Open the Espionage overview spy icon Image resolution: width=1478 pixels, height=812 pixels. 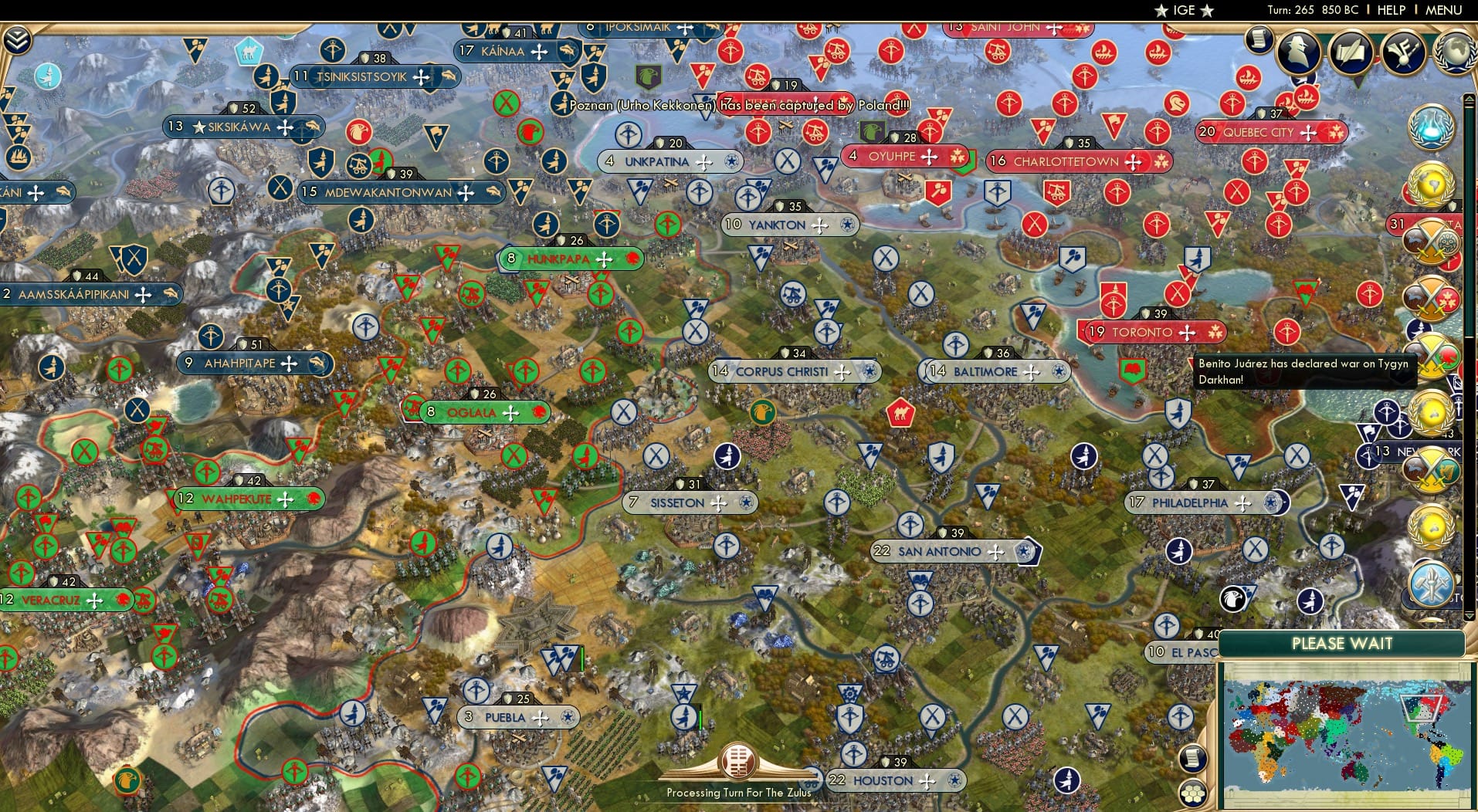(1299, 52)
